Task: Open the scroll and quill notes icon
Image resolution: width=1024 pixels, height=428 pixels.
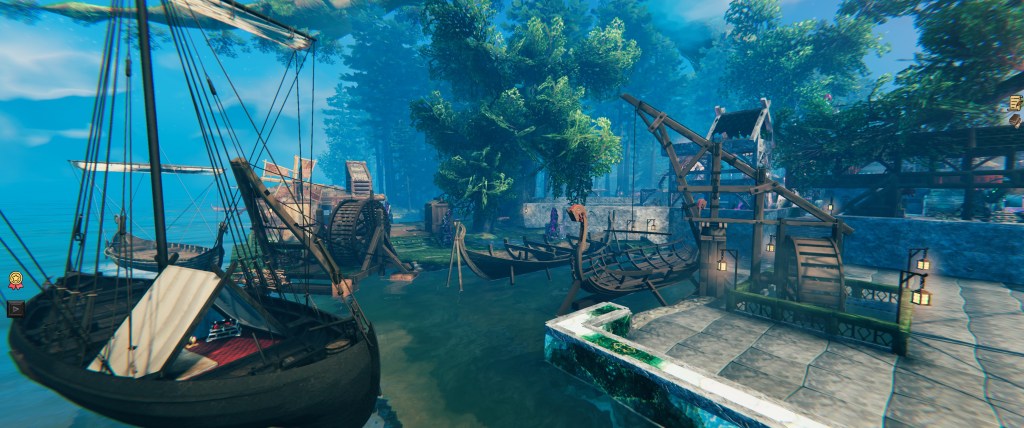Action: 1015,102
